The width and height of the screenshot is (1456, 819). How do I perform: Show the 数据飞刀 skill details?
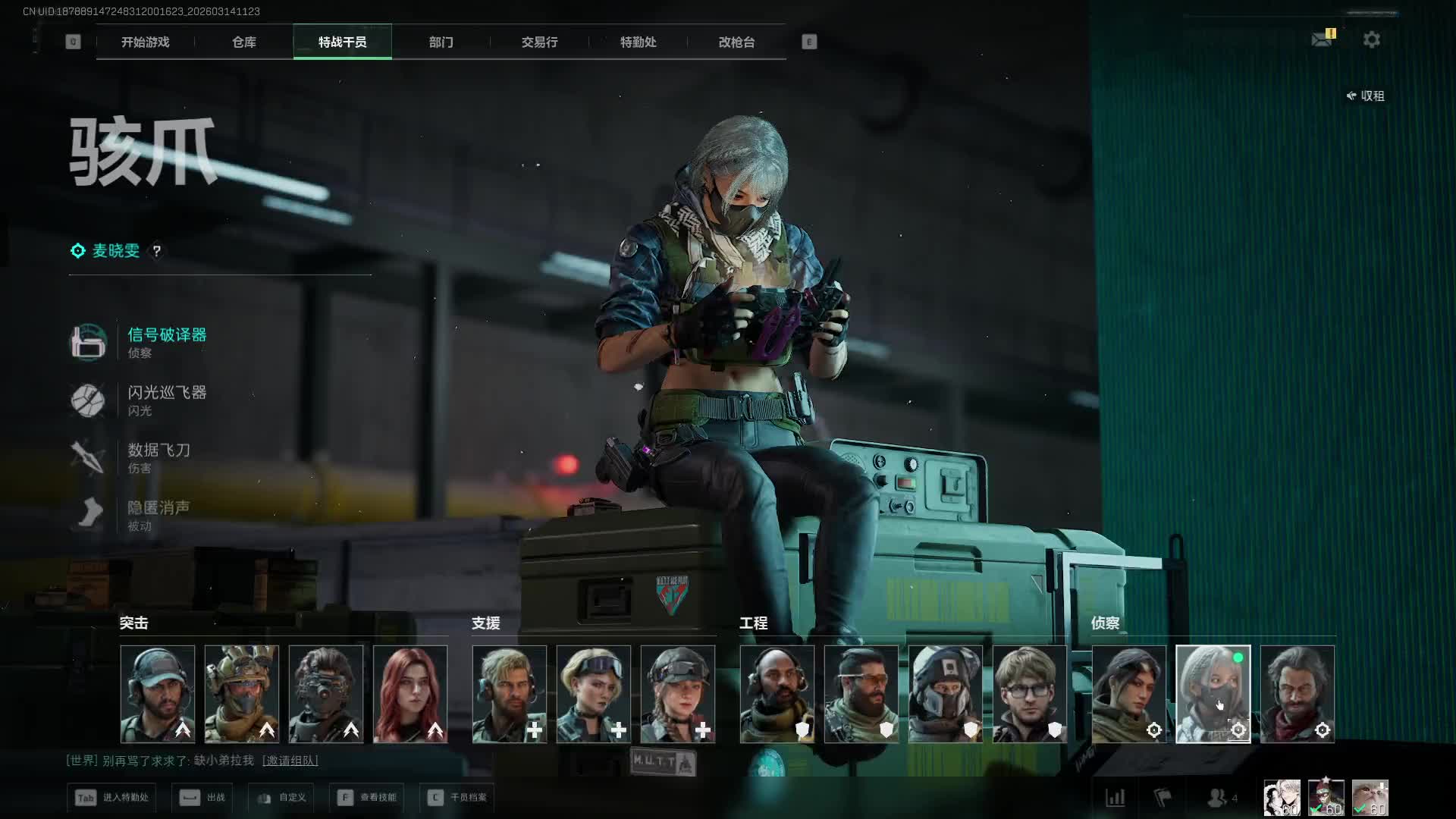158,450
